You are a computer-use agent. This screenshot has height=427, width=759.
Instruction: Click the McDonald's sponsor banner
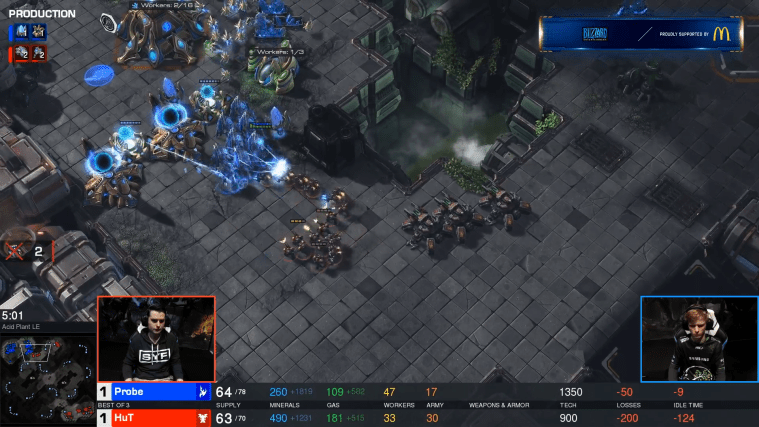point(646,33)
